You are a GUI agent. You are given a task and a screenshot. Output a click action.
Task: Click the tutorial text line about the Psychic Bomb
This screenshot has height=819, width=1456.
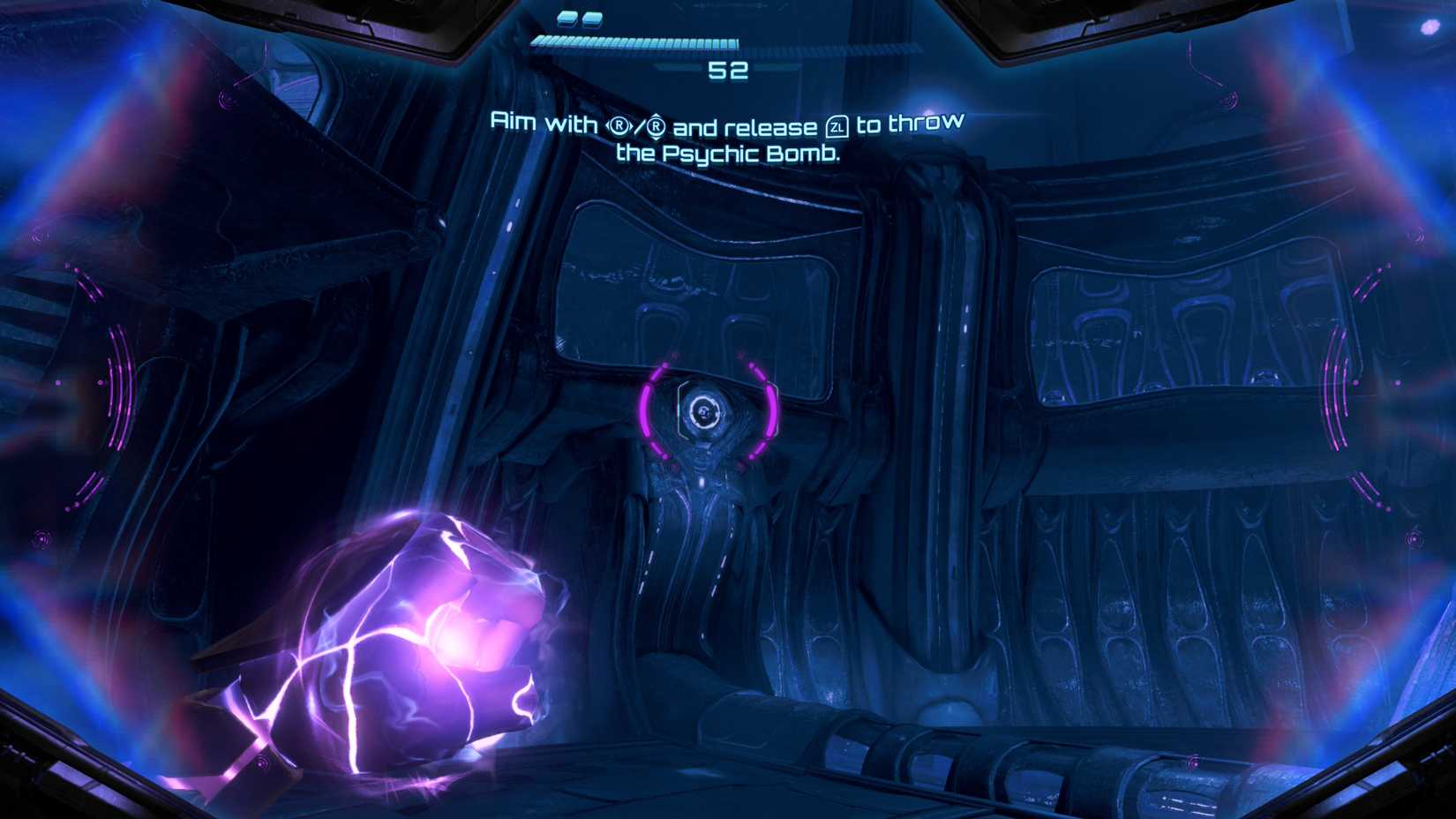pyautogui.click(x=730, y=152)
